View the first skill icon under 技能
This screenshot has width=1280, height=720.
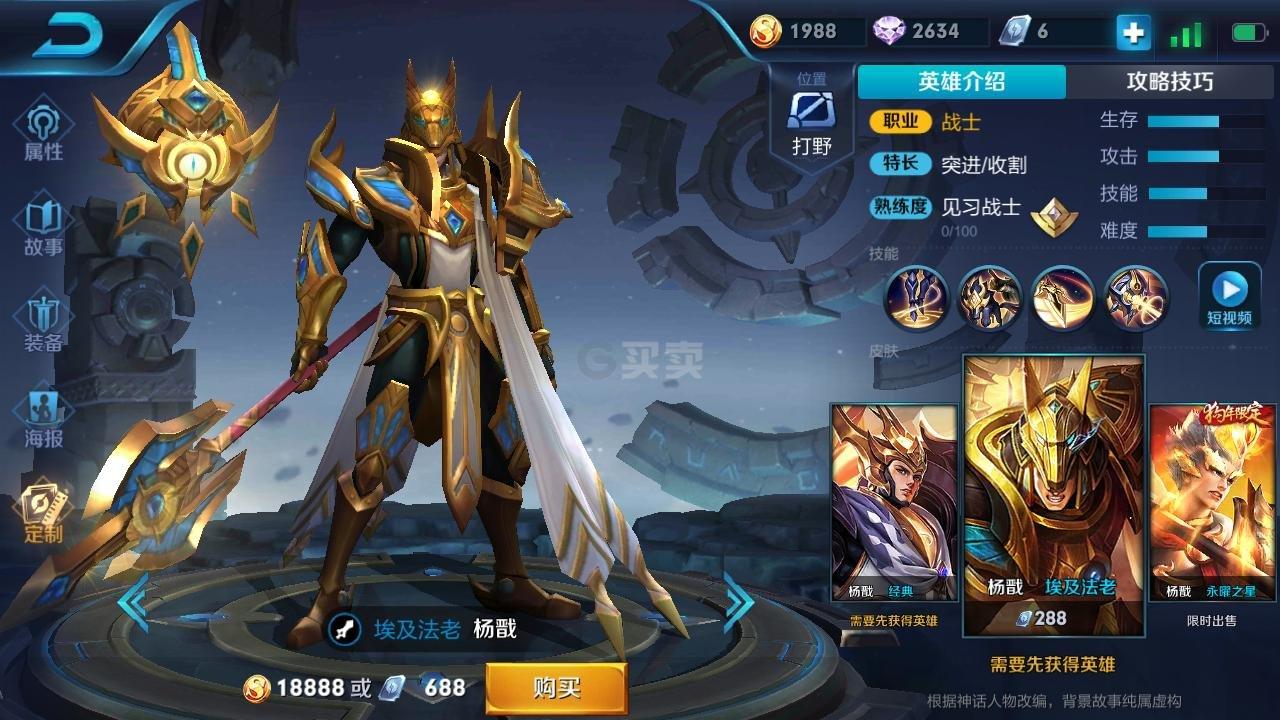pos(916,298)
